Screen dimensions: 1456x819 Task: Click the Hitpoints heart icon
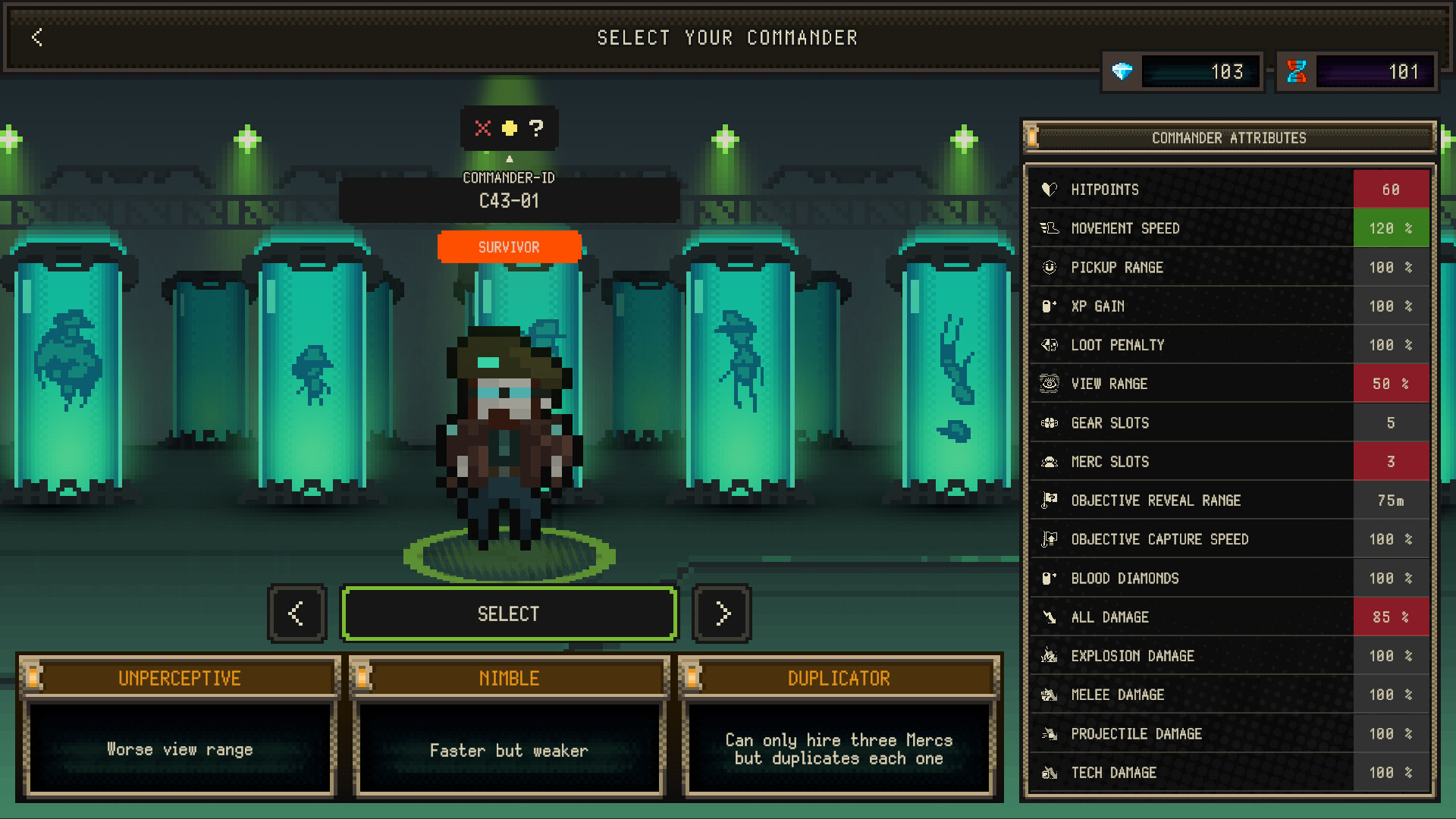pos(1050,190)
